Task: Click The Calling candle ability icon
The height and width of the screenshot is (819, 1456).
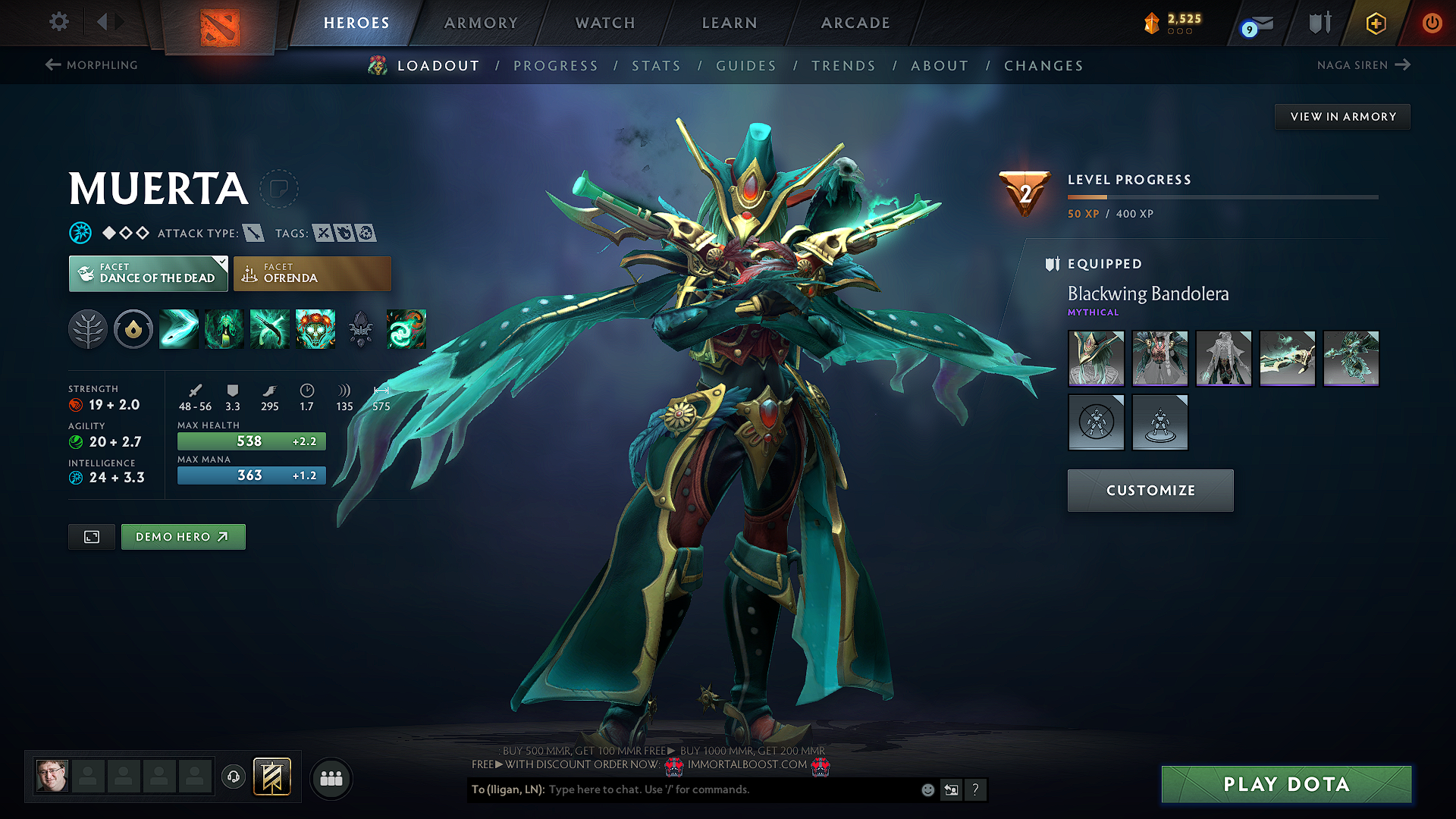Action: tap(224, 329)
